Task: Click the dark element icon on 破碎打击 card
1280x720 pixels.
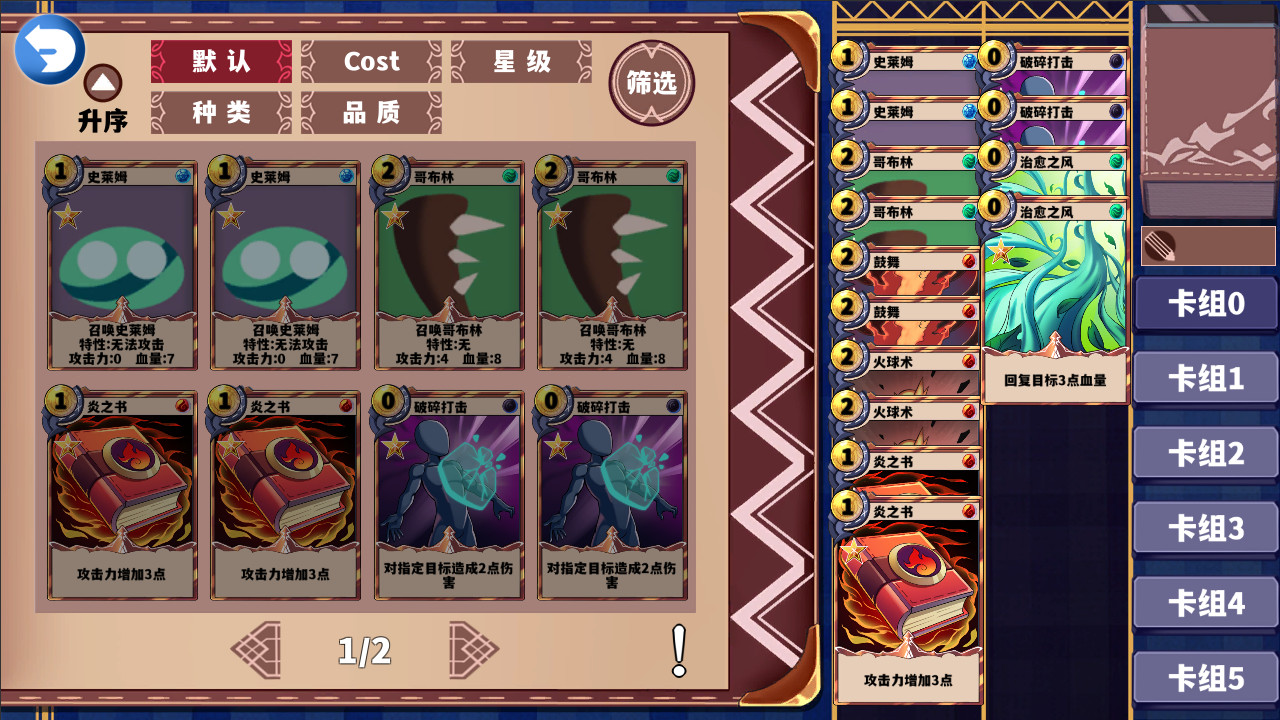Action: pyautogui.click(x=506, y=404)
